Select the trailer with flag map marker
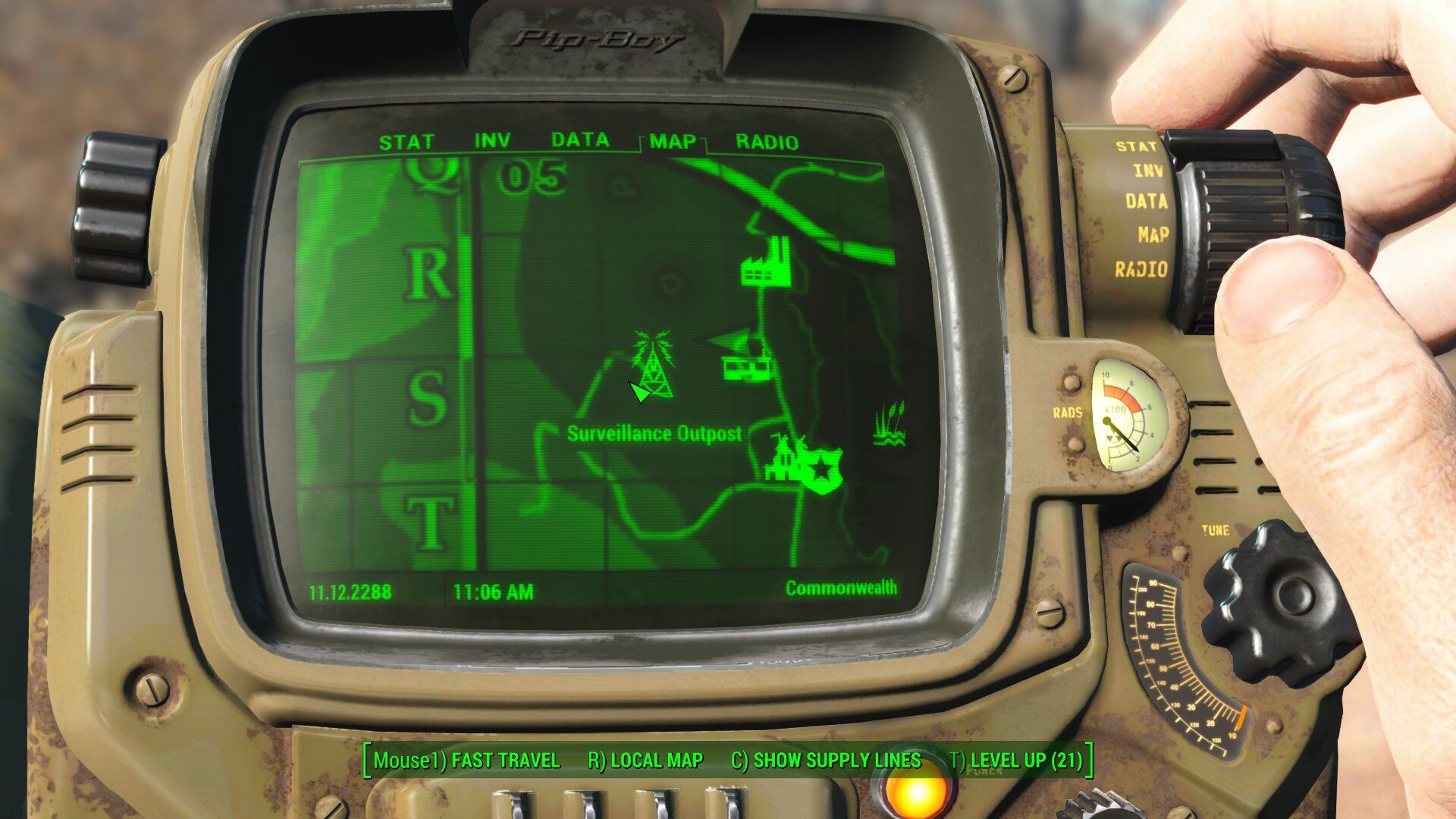 click(x=744, y=356)
